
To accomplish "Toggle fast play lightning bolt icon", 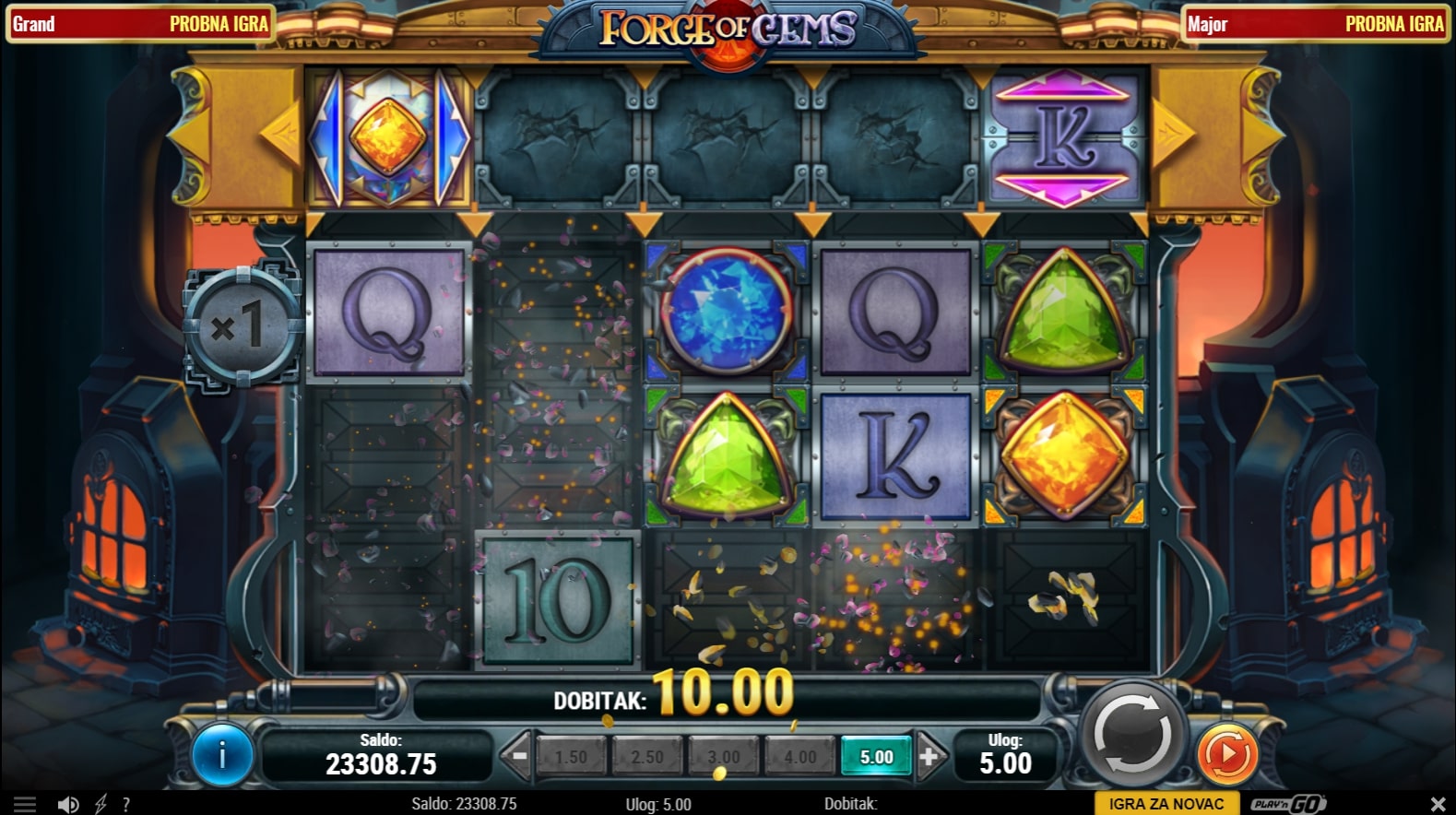I will click(101, 805).
